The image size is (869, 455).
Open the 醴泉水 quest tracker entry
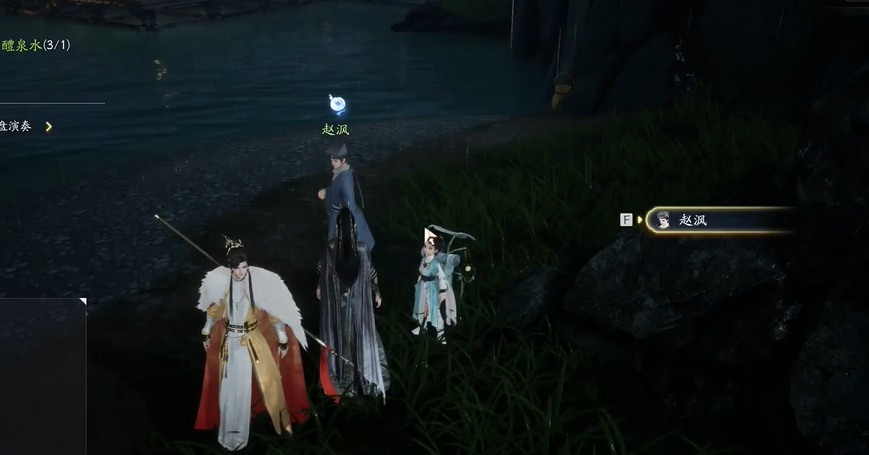click(36, 45)
